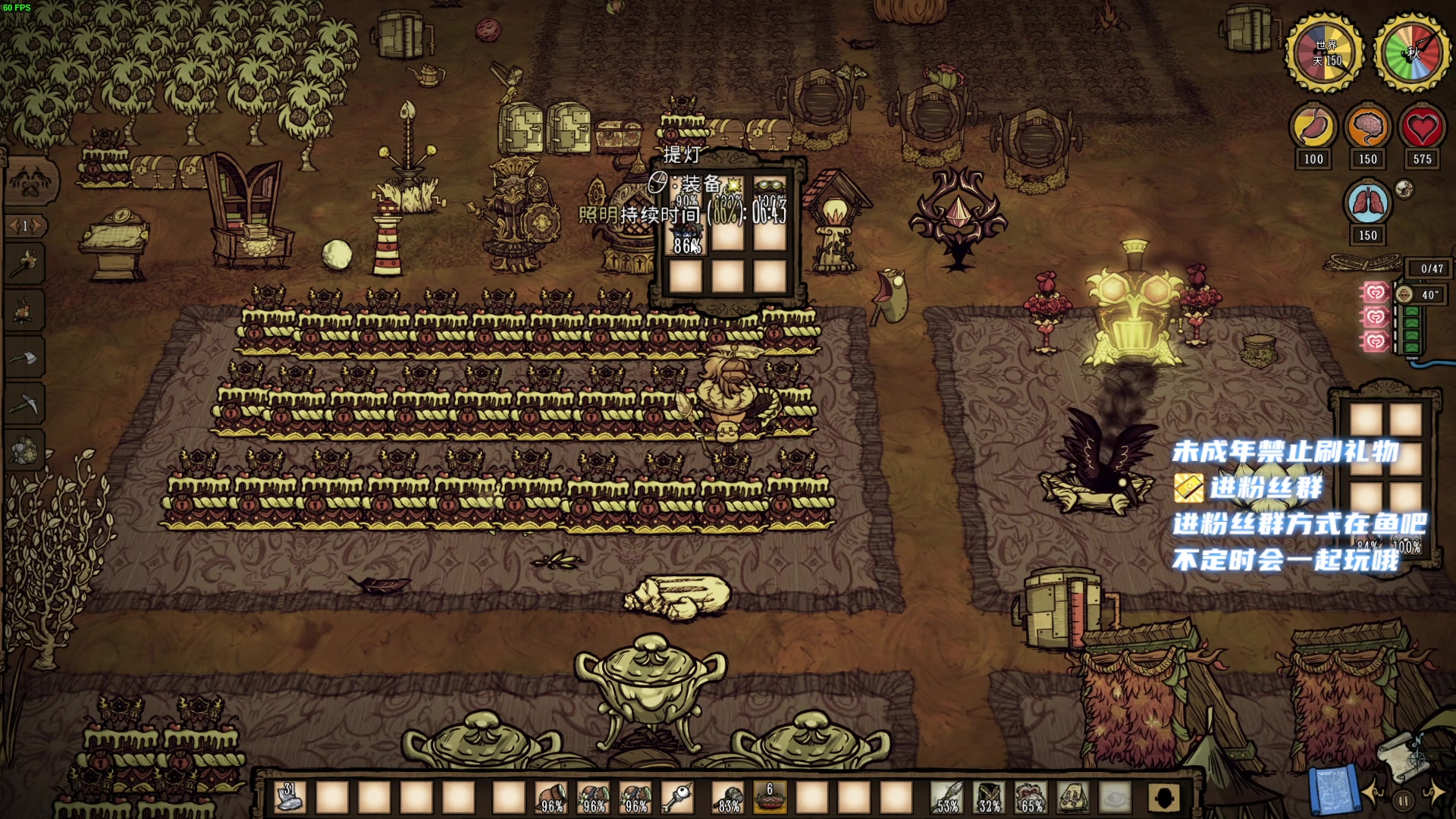Click the goggles item in container
The height and width of the screenshot is (819, 1456).
[x=770, y=190]
